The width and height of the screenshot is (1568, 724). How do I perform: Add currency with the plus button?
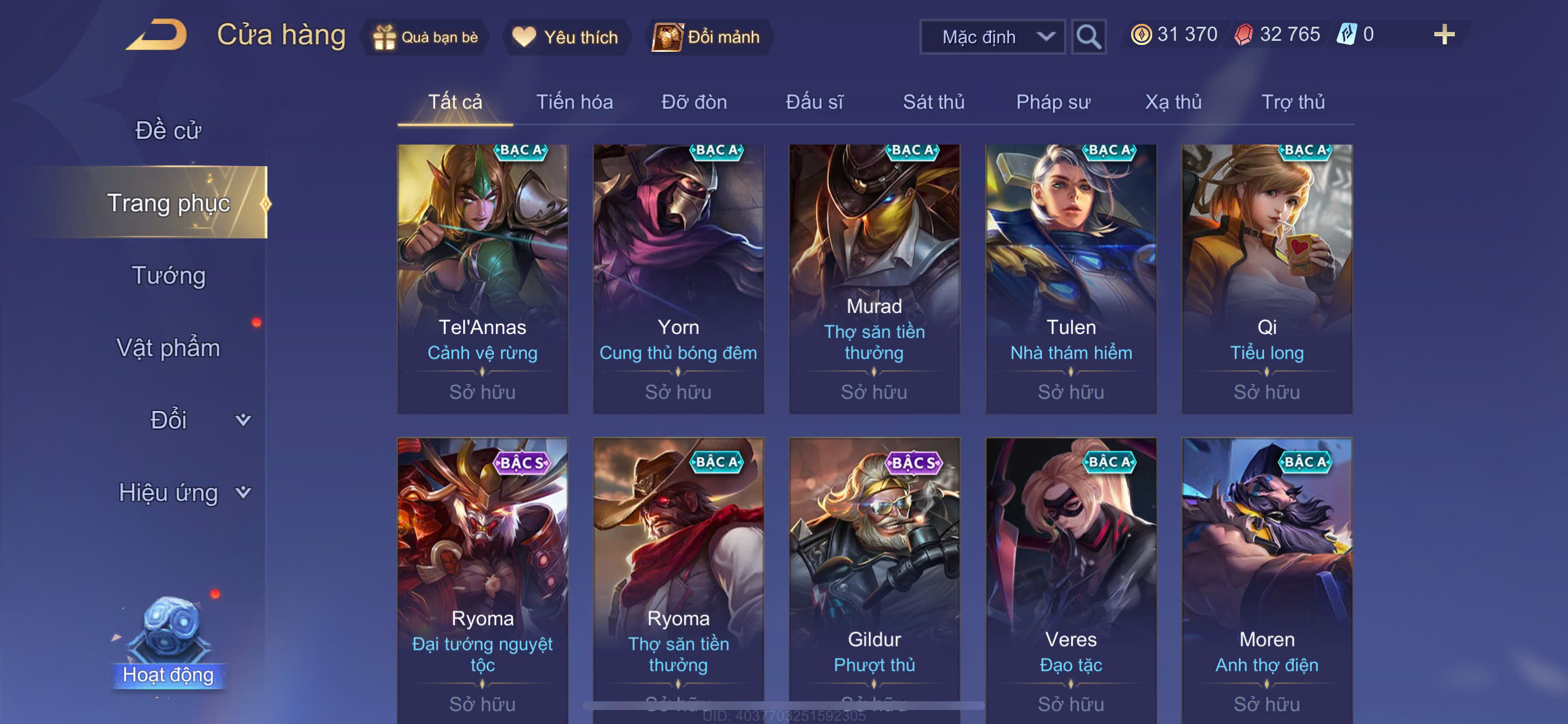tap(1443, 34)
